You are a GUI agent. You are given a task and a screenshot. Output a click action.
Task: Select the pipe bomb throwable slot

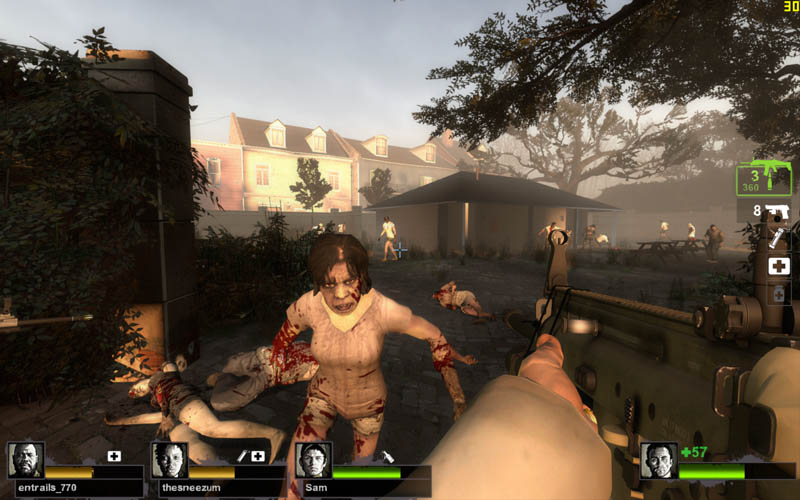[x=778, y=239]
